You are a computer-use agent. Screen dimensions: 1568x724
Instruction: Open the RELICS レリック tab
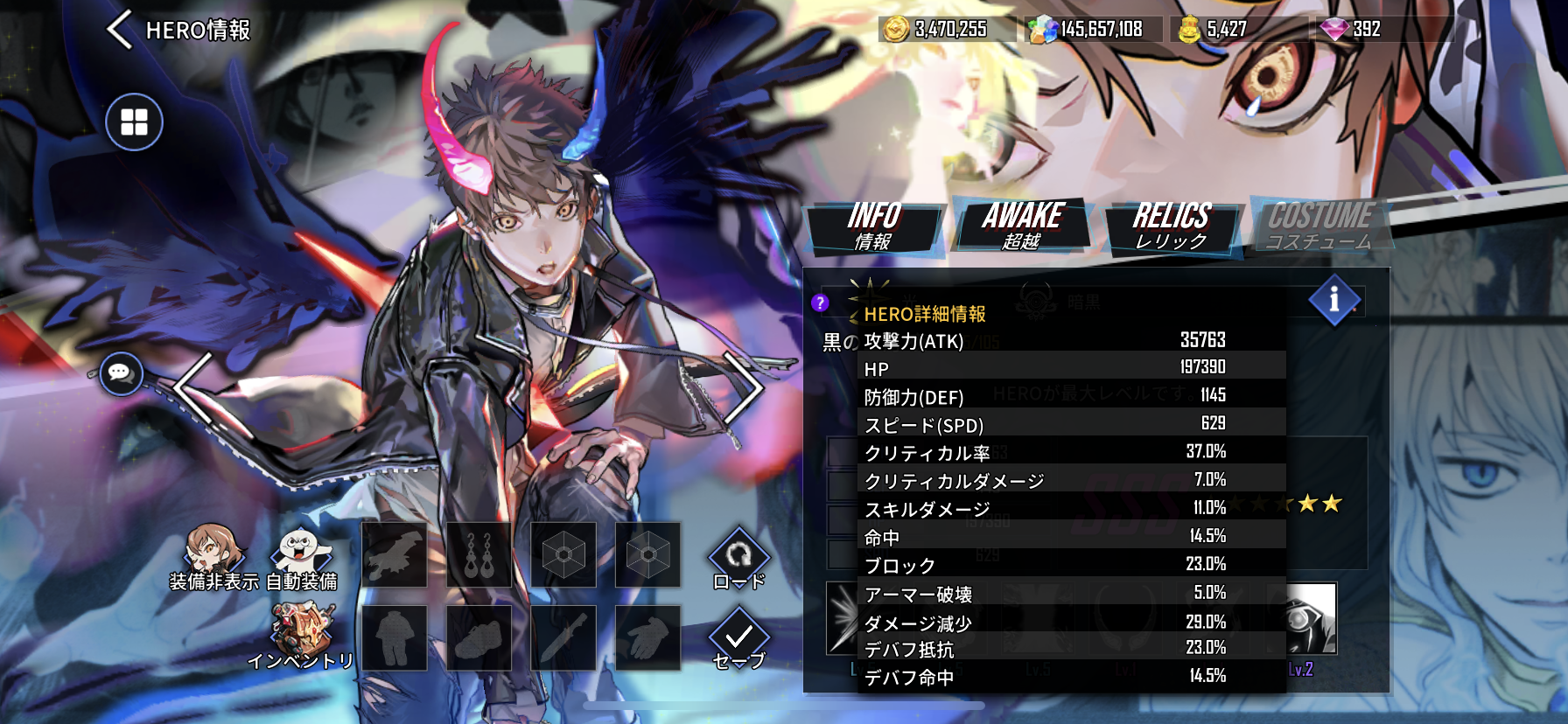coord(1172,226)
